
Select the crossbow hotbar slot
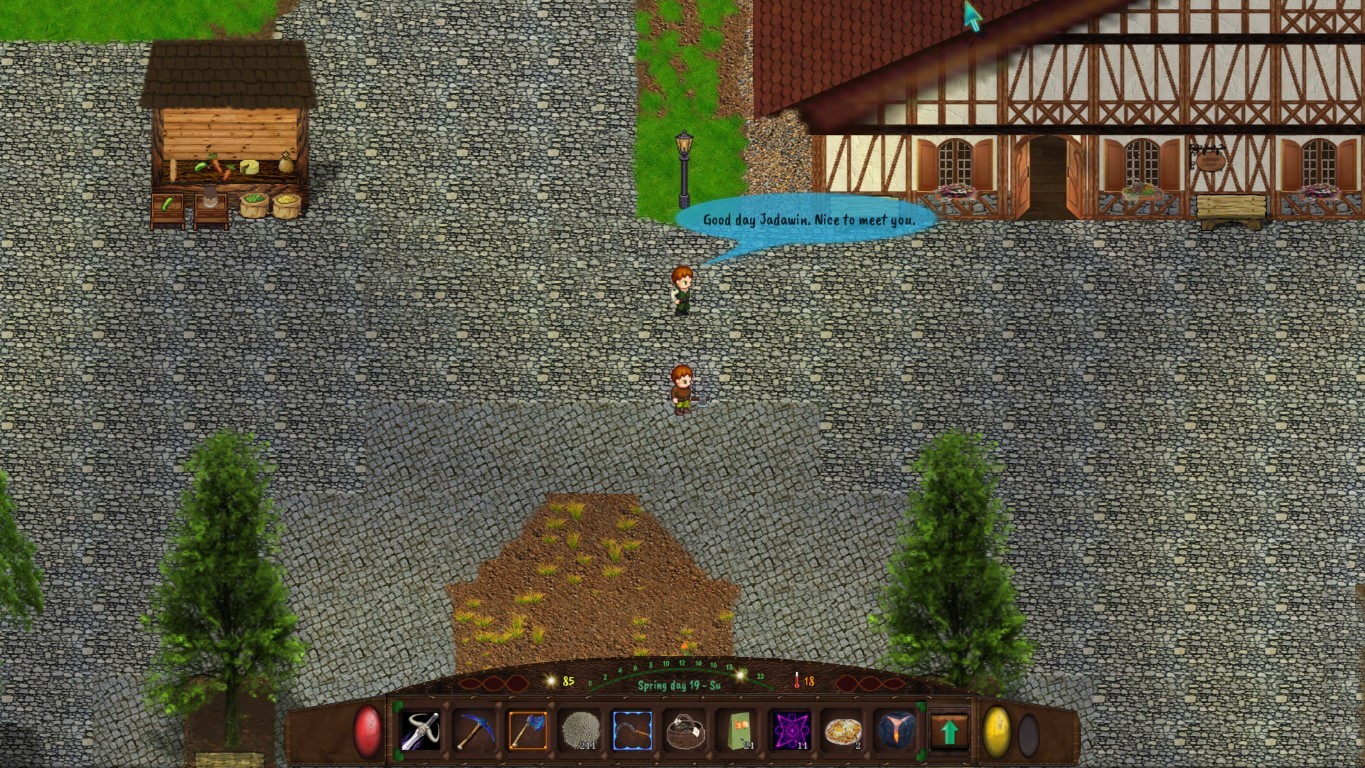click(x=421, y=731)
